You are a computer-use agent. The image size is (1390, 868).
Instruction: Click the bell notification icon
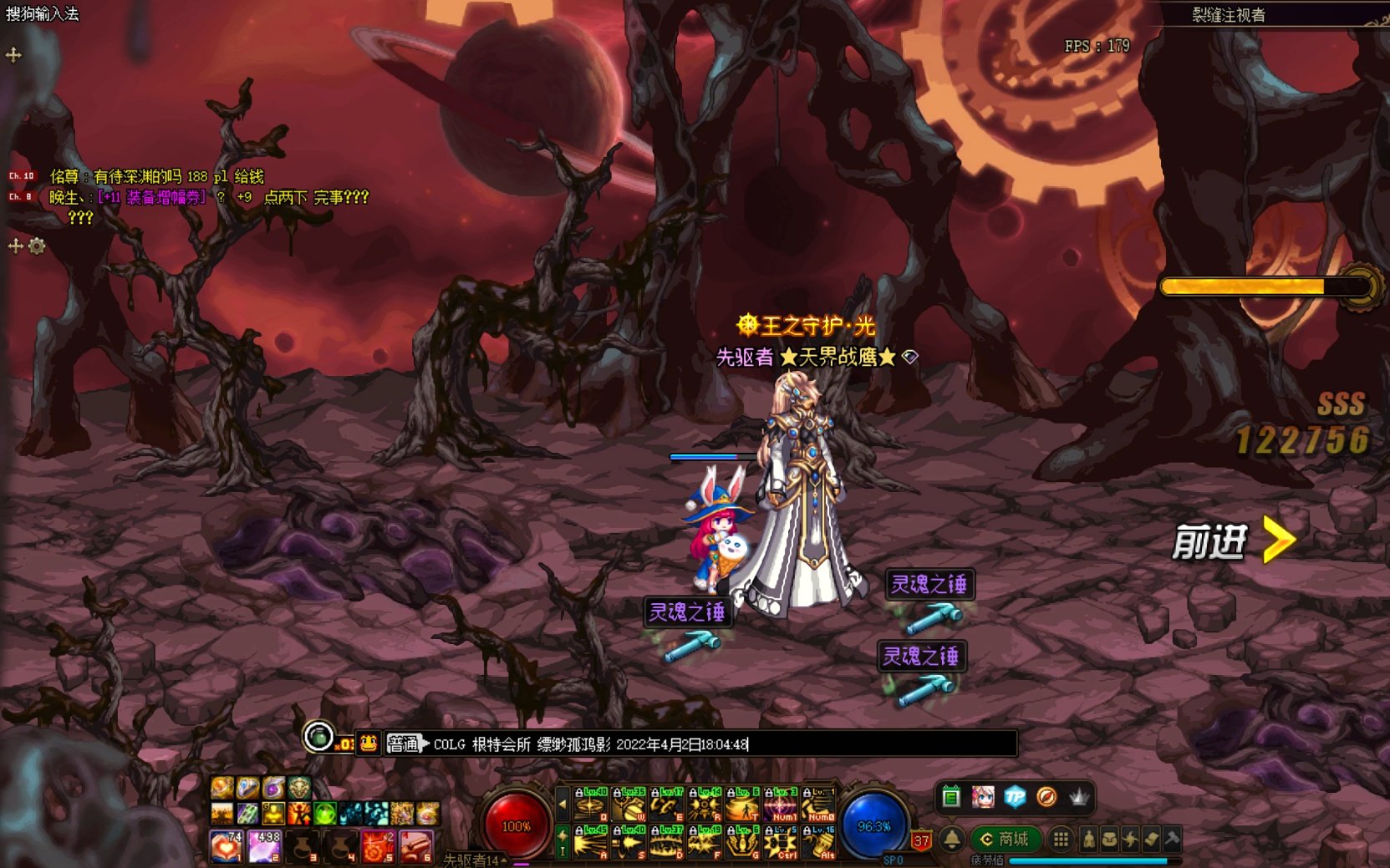(951, 839)
